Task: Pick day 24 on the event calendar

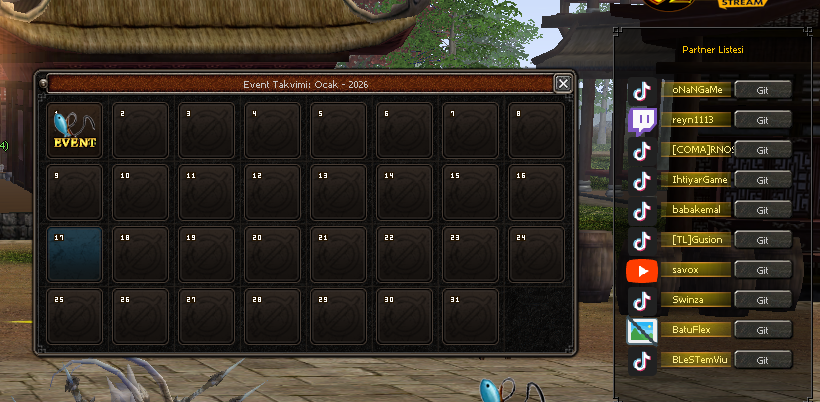Action: (536, 254)
